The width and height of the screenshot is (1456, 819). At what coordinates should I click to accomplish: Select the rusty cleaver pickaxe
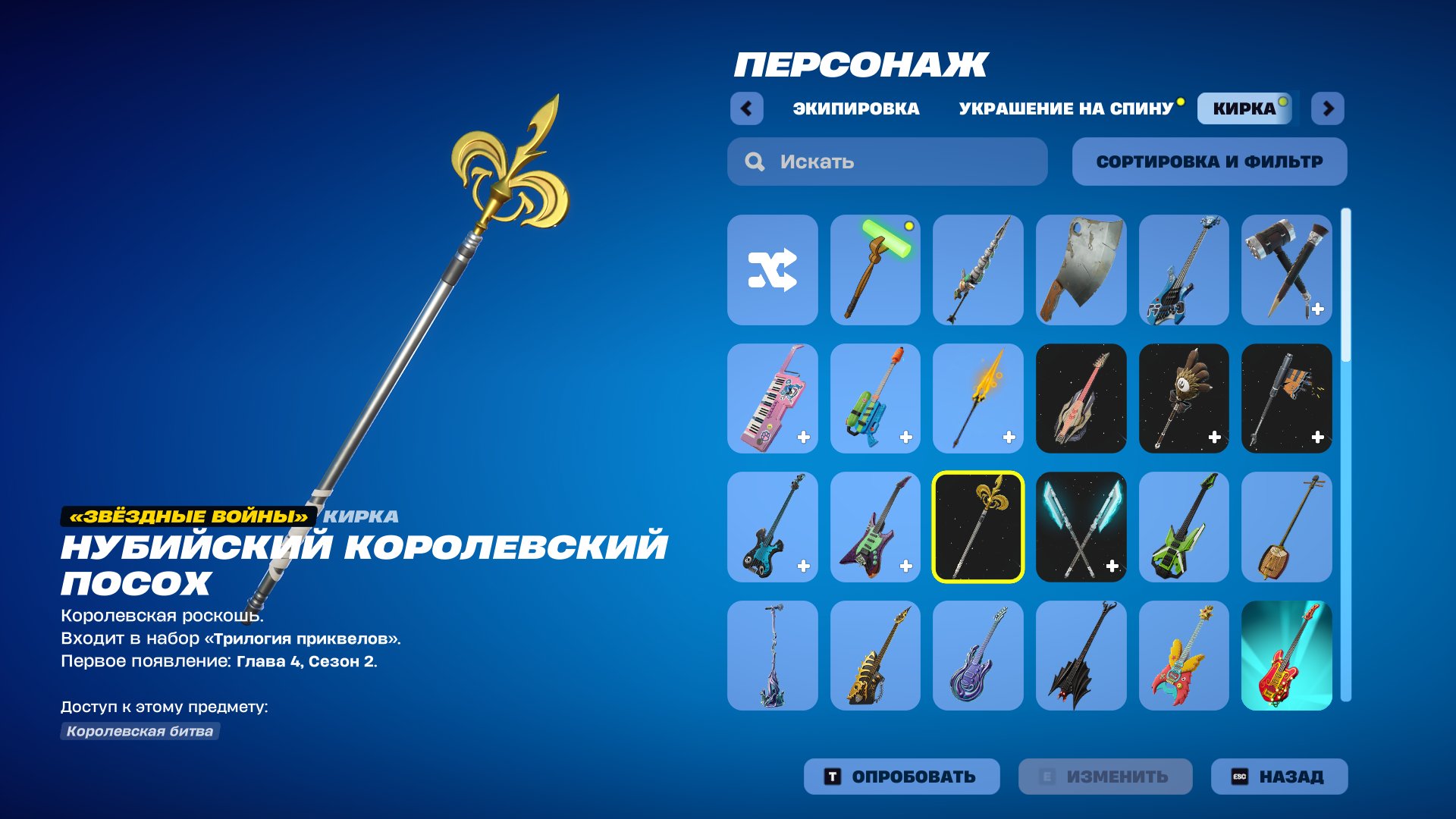coord(1081,269)
